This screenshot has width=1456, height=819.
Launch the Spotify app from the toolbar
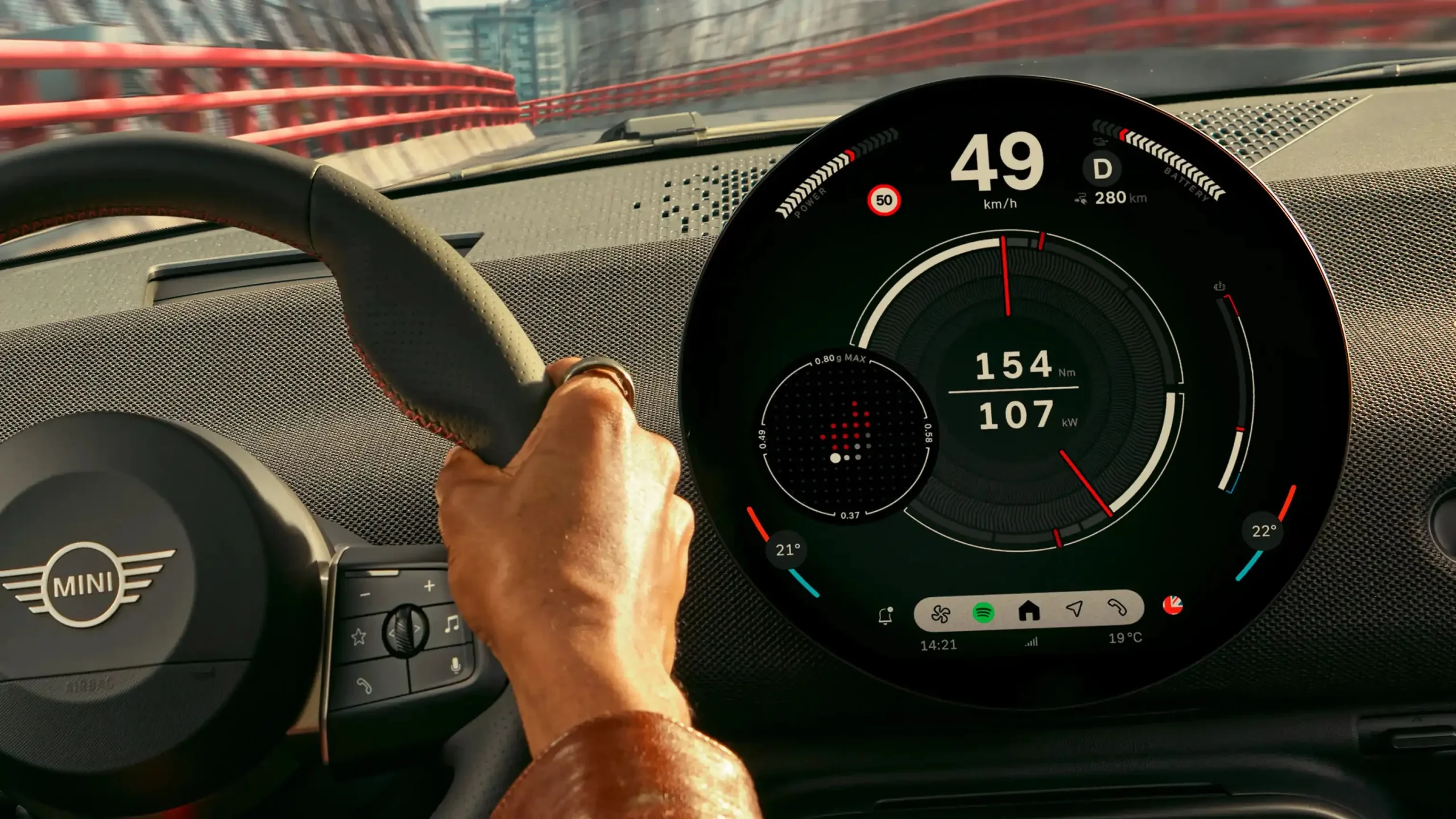[x=983, y=613]
